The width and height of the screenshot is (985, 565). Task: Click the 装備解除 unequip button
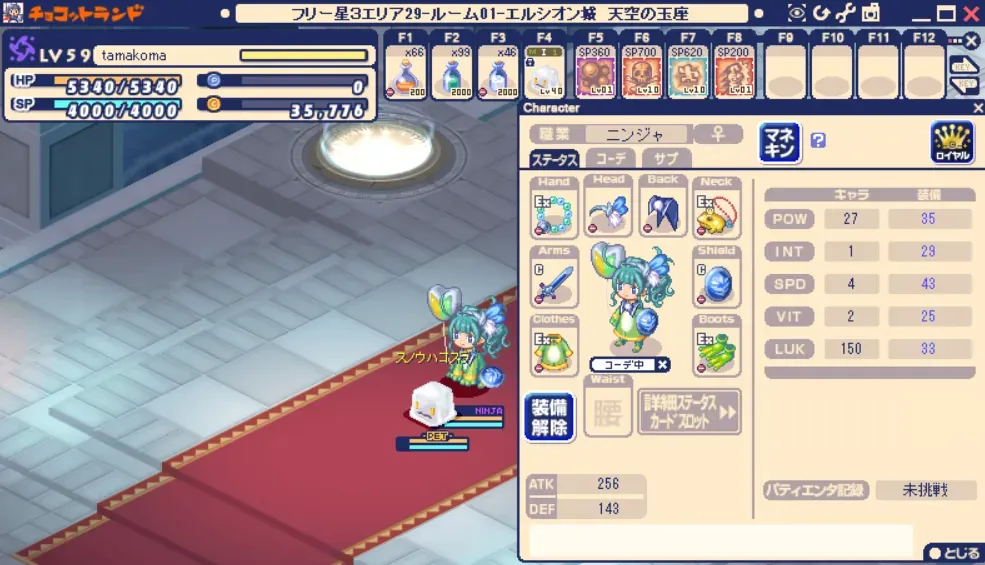[x=549, y=416]
